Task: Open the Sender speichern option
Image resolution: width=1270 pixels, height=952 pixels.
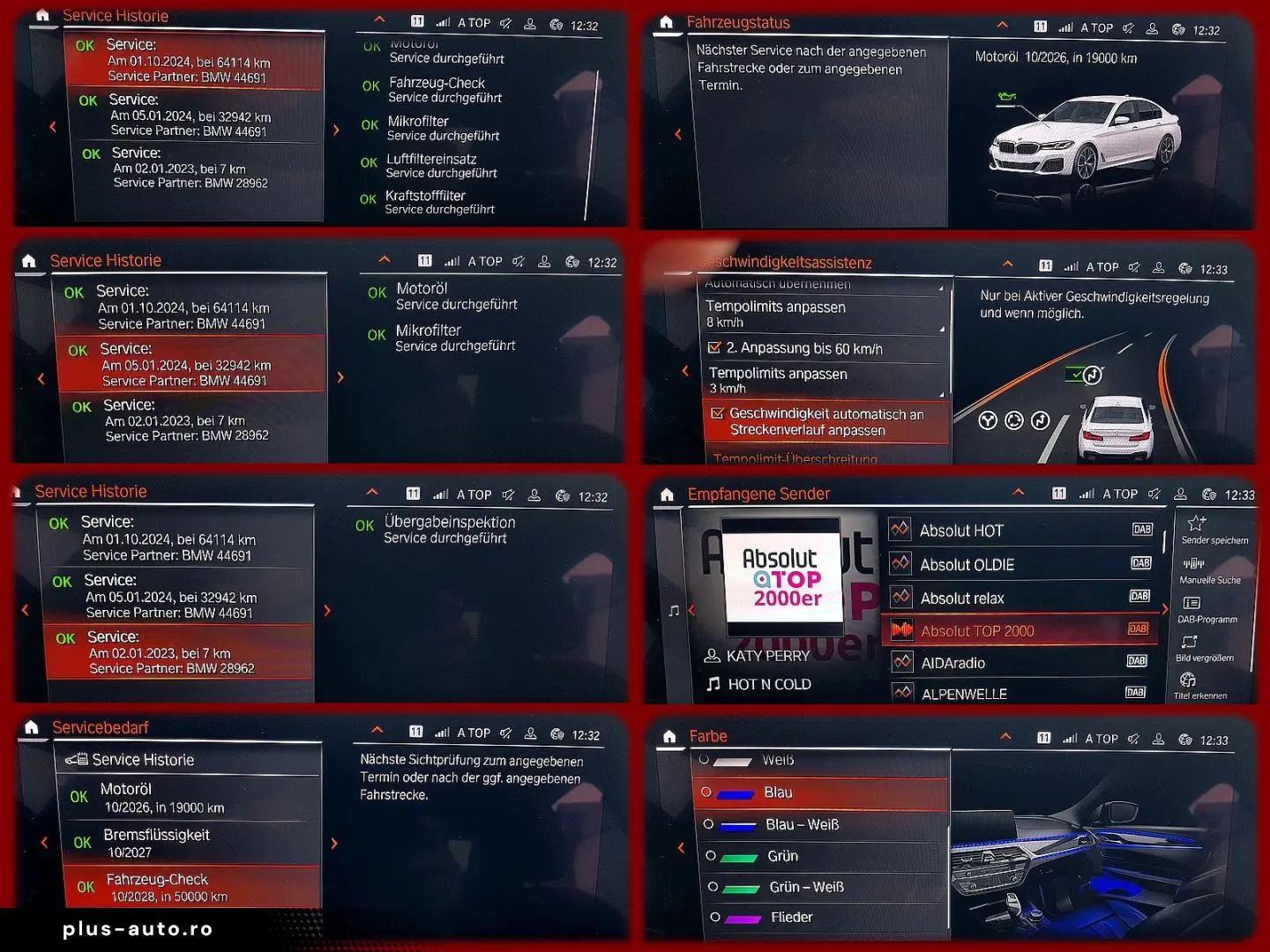Action: [x=1214, y=531]
